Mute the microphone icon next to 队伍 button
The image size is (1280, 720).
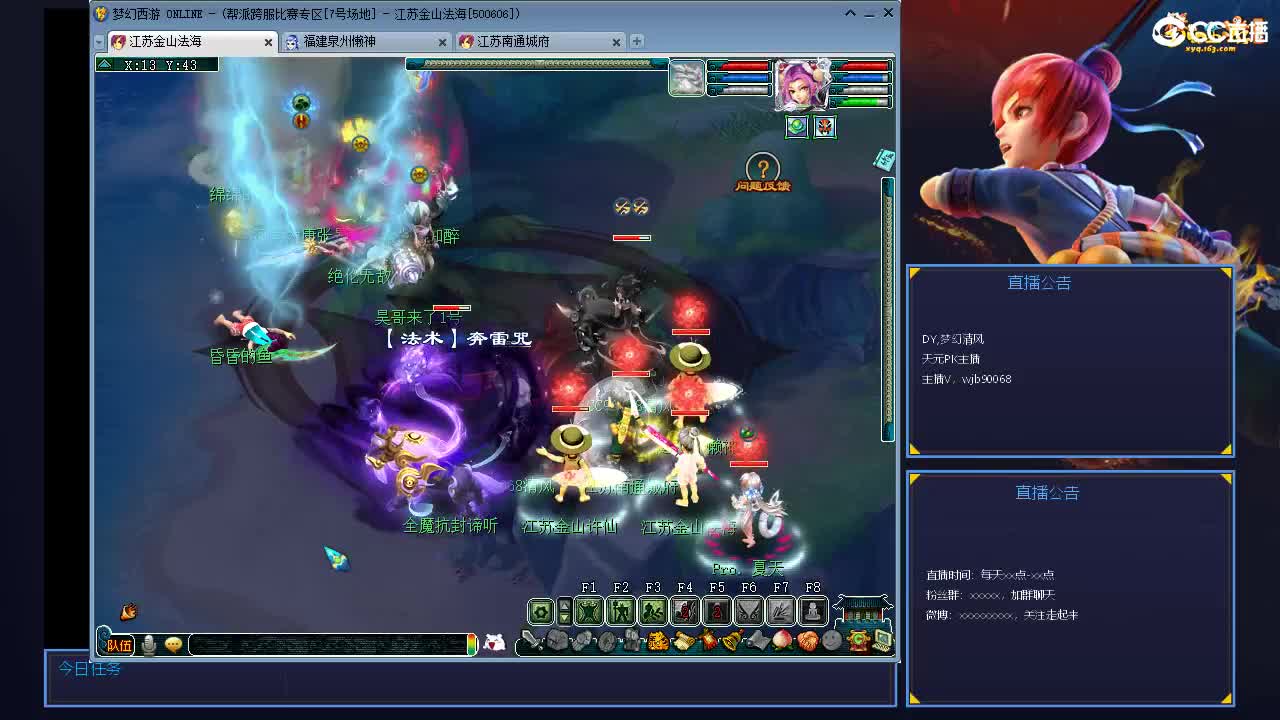tap(148, 643)
